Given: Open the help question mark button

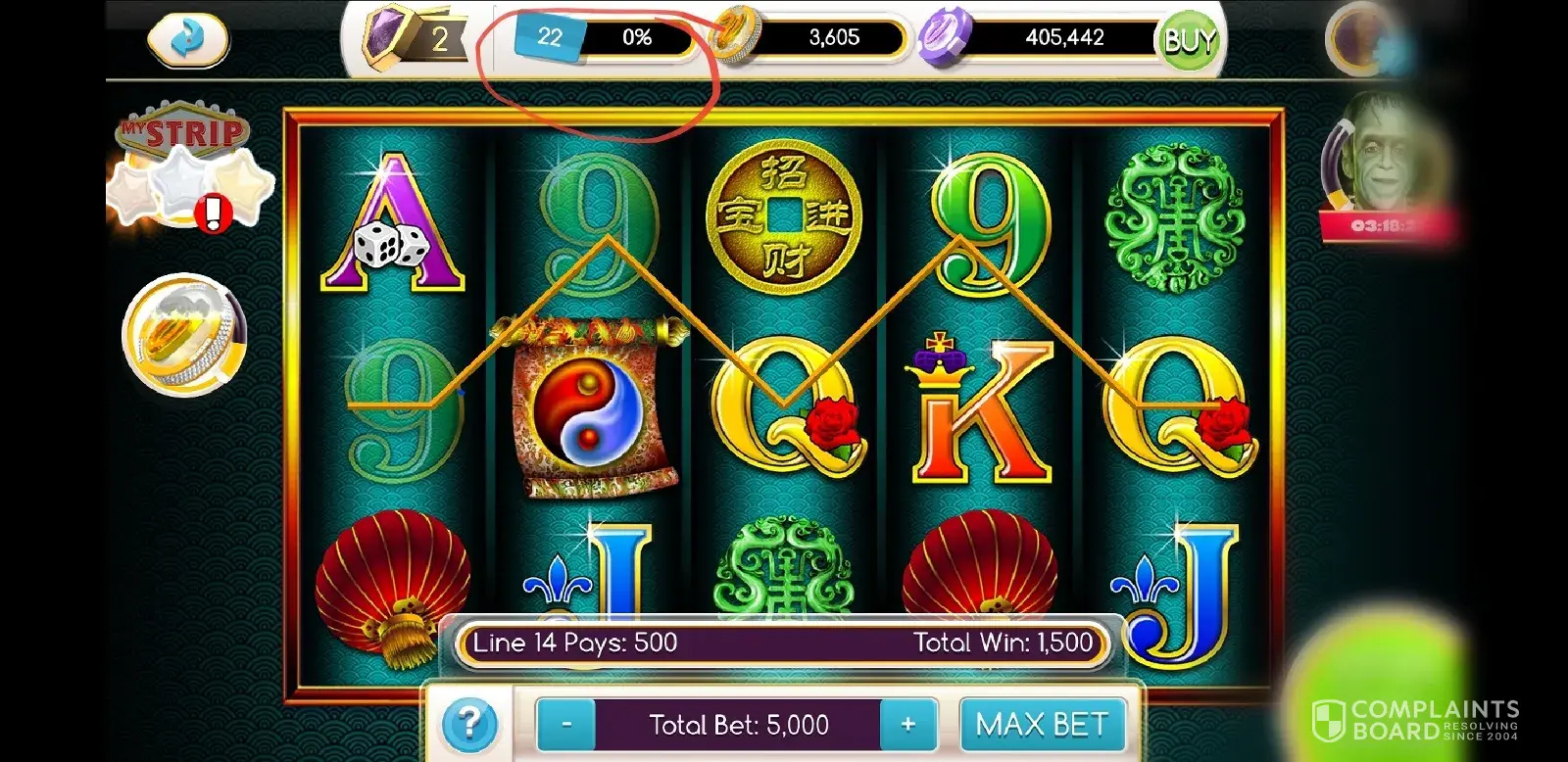Looking at the screenshot, I should click(x=469, y=726).
